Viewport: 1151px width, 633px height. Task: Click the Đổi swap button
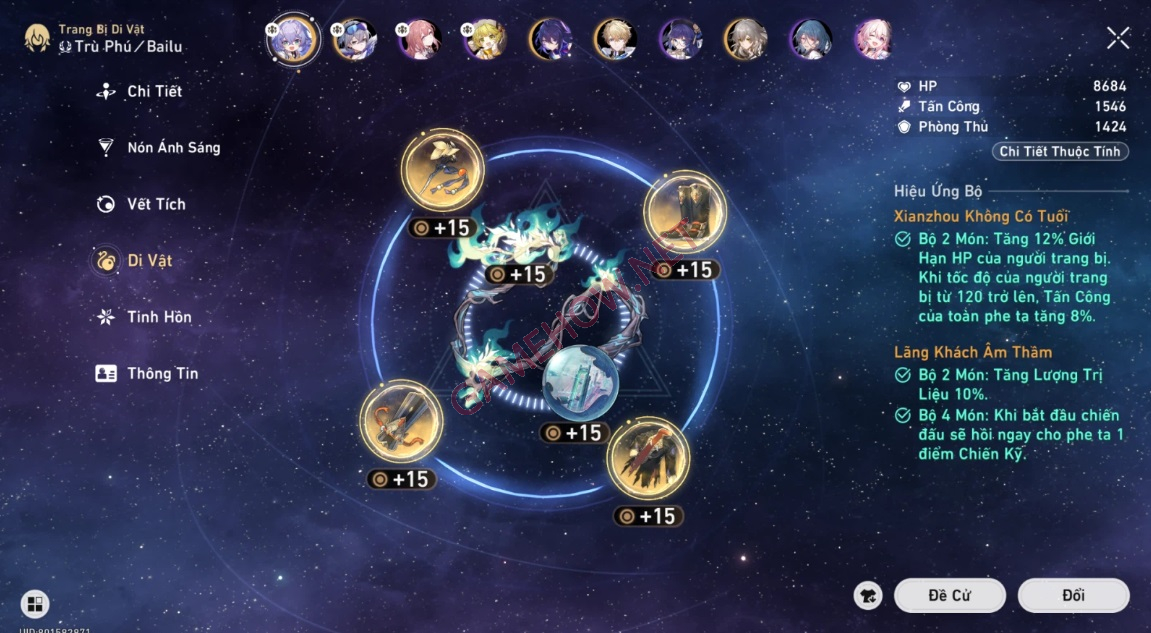click(1073, 595)
